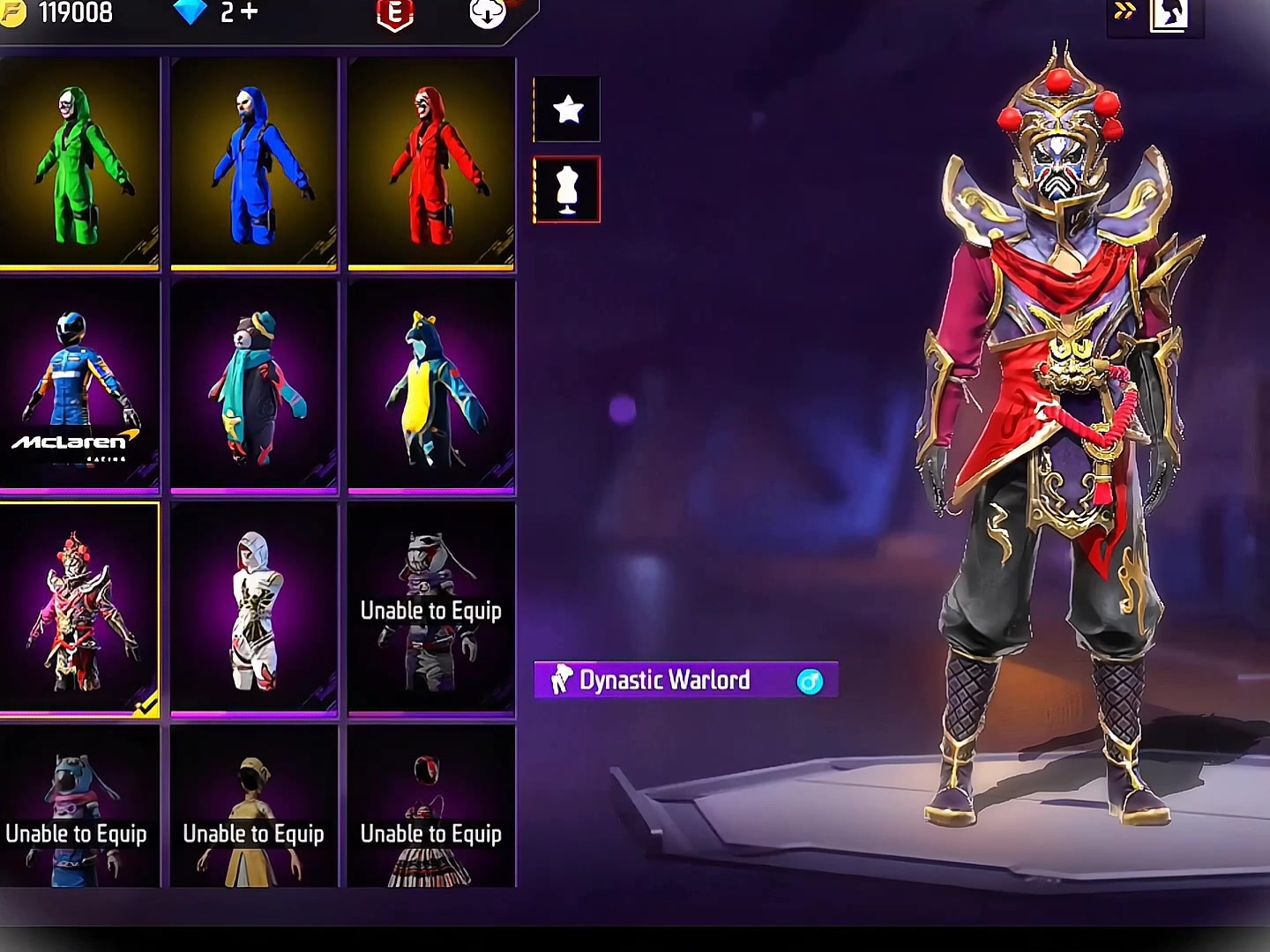
Task: Add diamonds with the plus button
Action: tap(250, 12)
